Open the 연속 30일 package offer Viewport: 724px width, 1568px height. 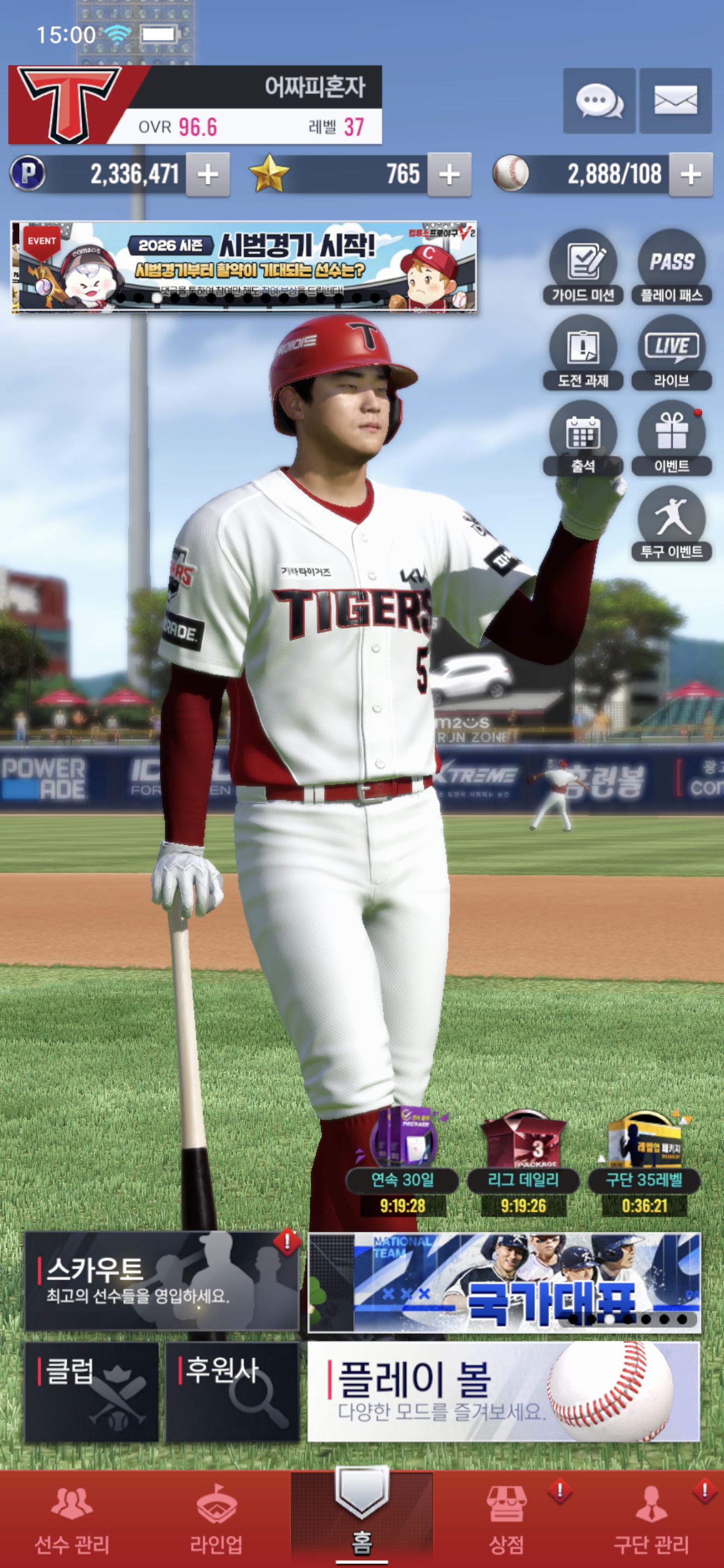coord(403,1162)
